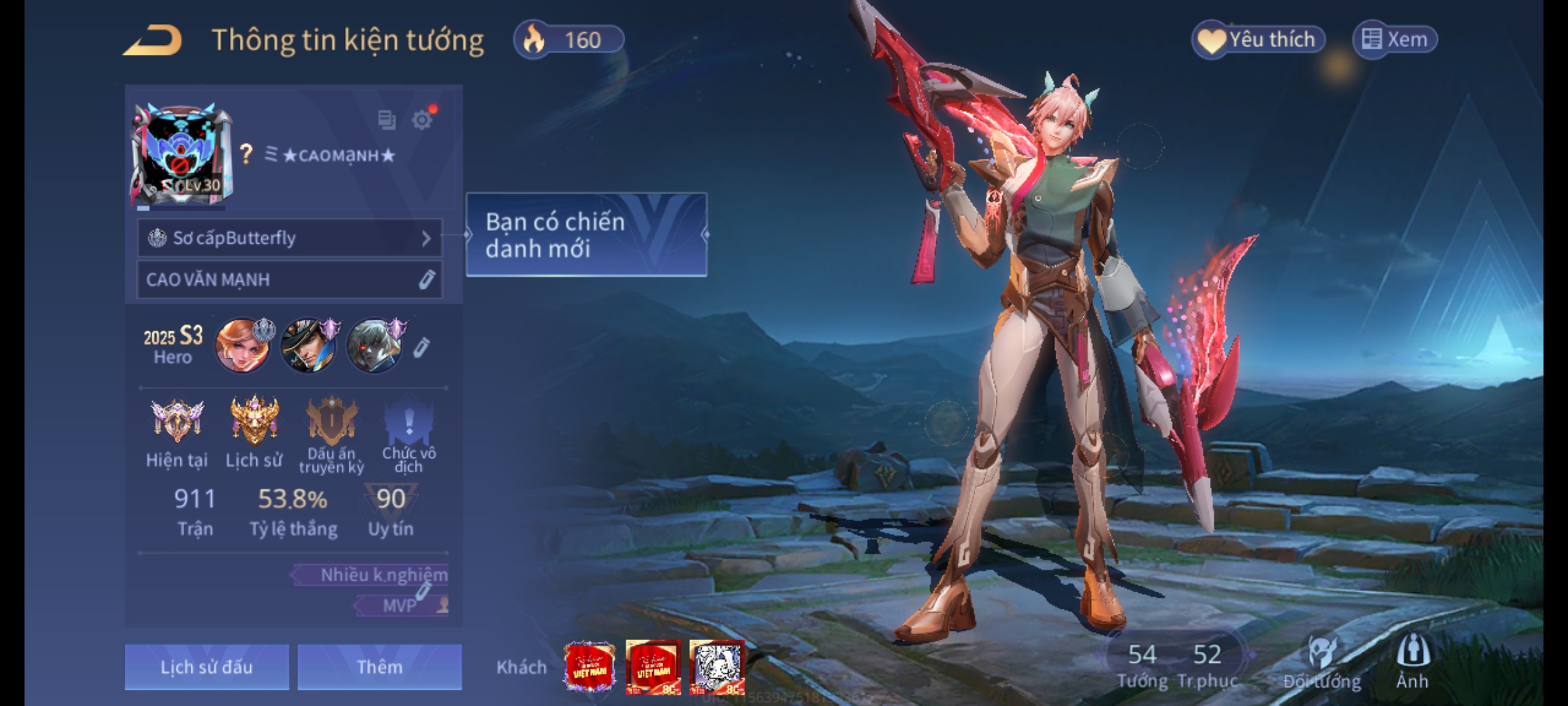Open Lịch sử đấu match history
The width and height of the screenshot is (1568, 706).
[206, 667]
